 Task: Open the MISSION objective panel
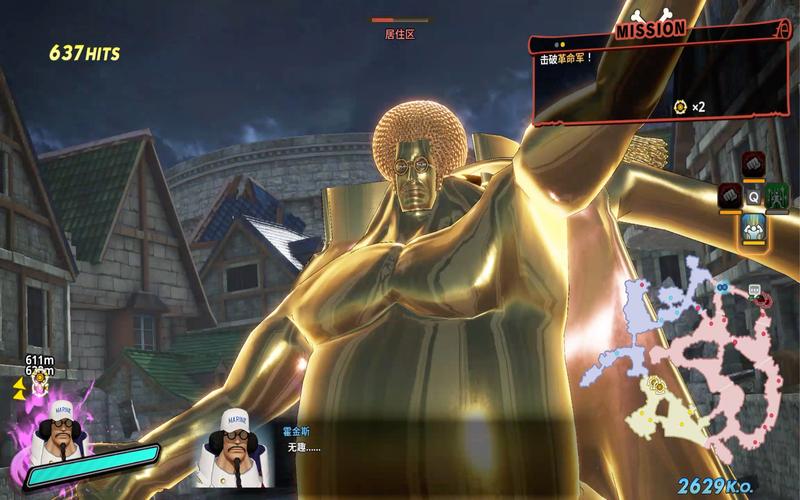(651, 29)
